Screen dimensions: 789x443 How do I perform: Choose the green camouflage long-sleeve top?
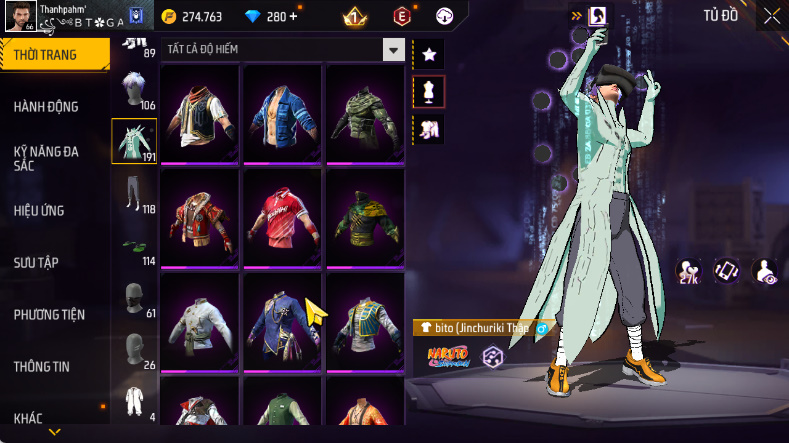[366, 110]
